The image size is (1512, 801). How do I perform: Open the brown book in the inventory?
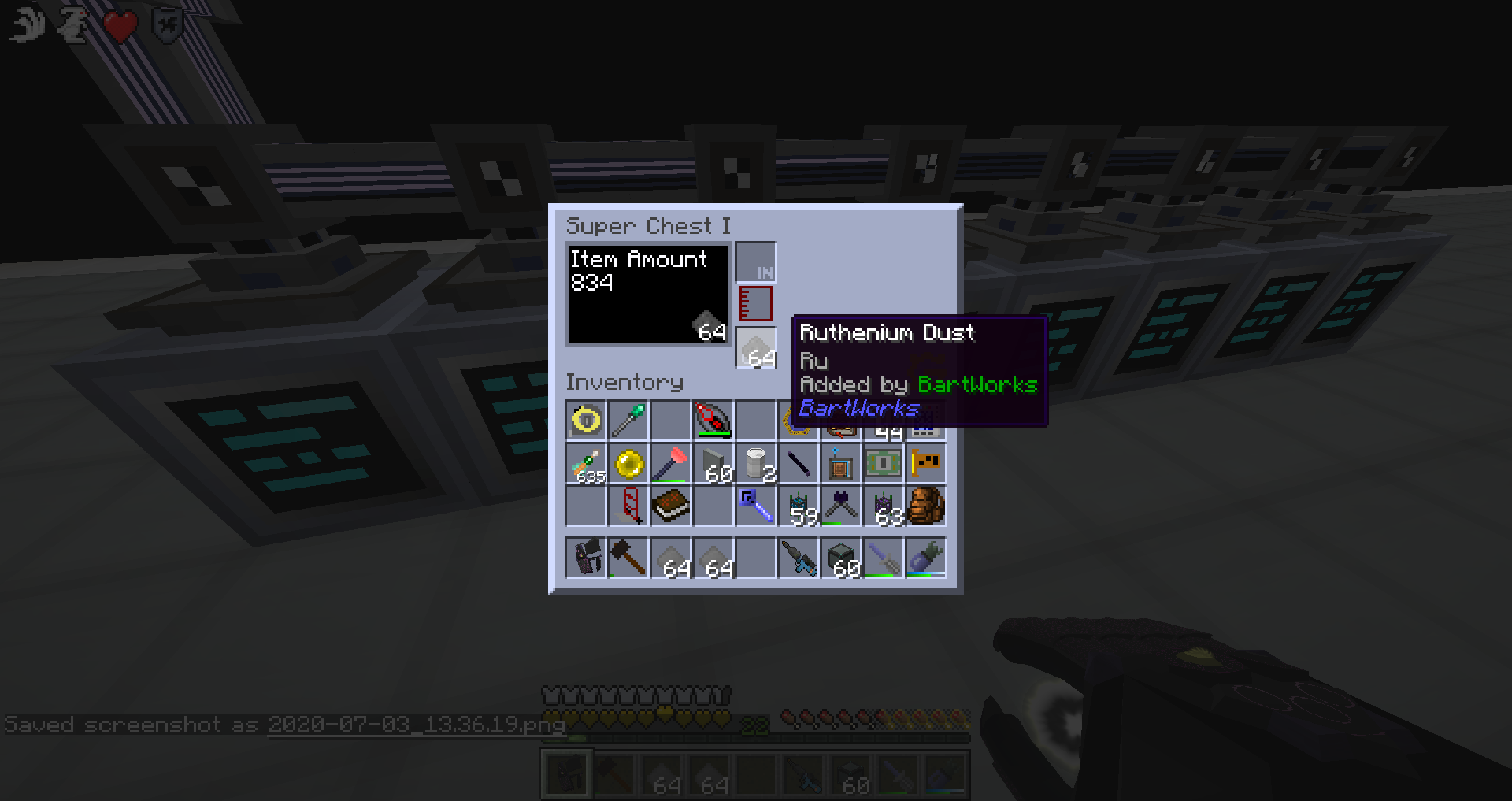click(x=671, y=506)
